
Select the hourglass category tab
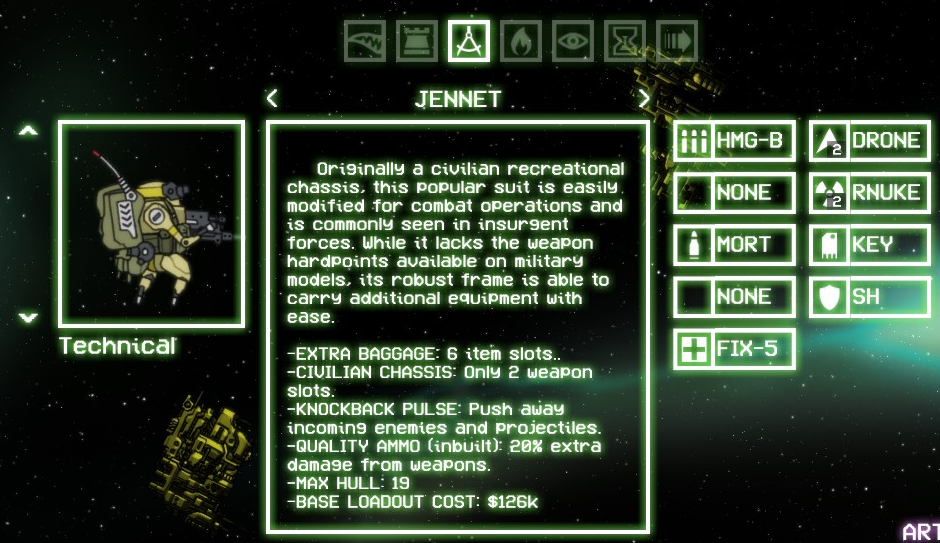(x=625, y=41)
